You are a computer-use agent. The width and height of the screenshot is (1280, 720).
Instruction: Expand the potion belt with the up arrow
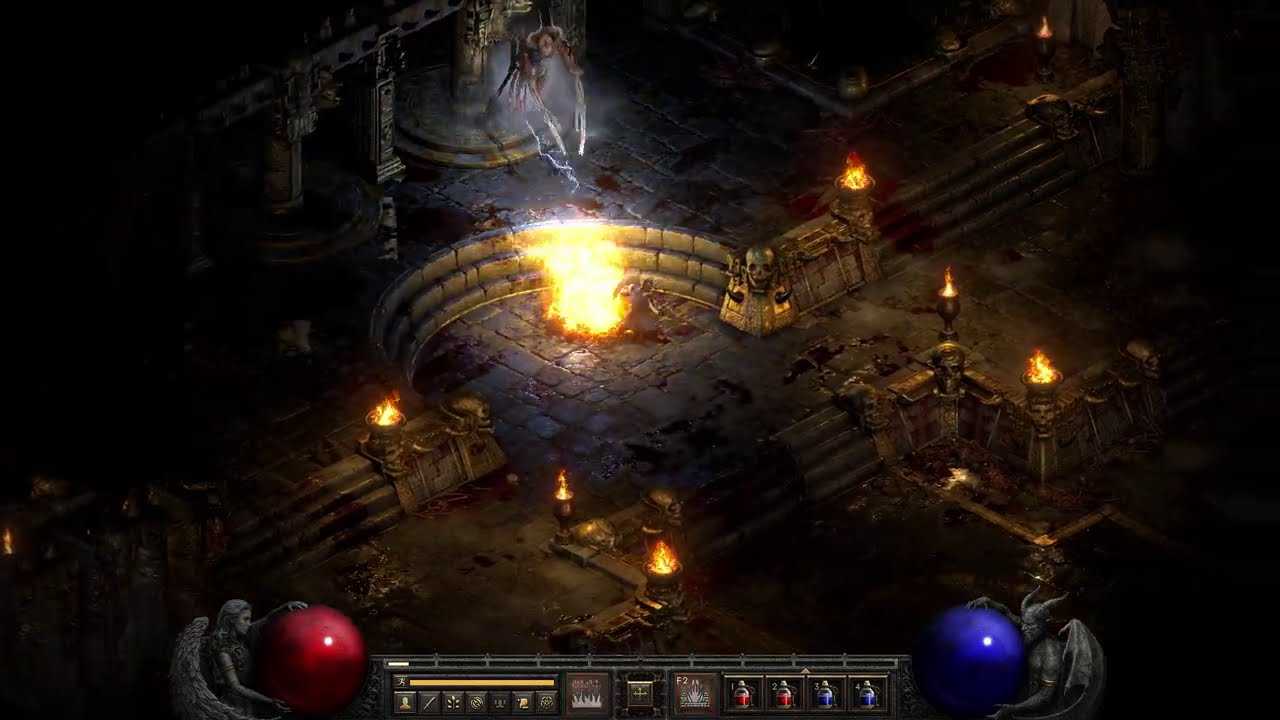point(805,669)
